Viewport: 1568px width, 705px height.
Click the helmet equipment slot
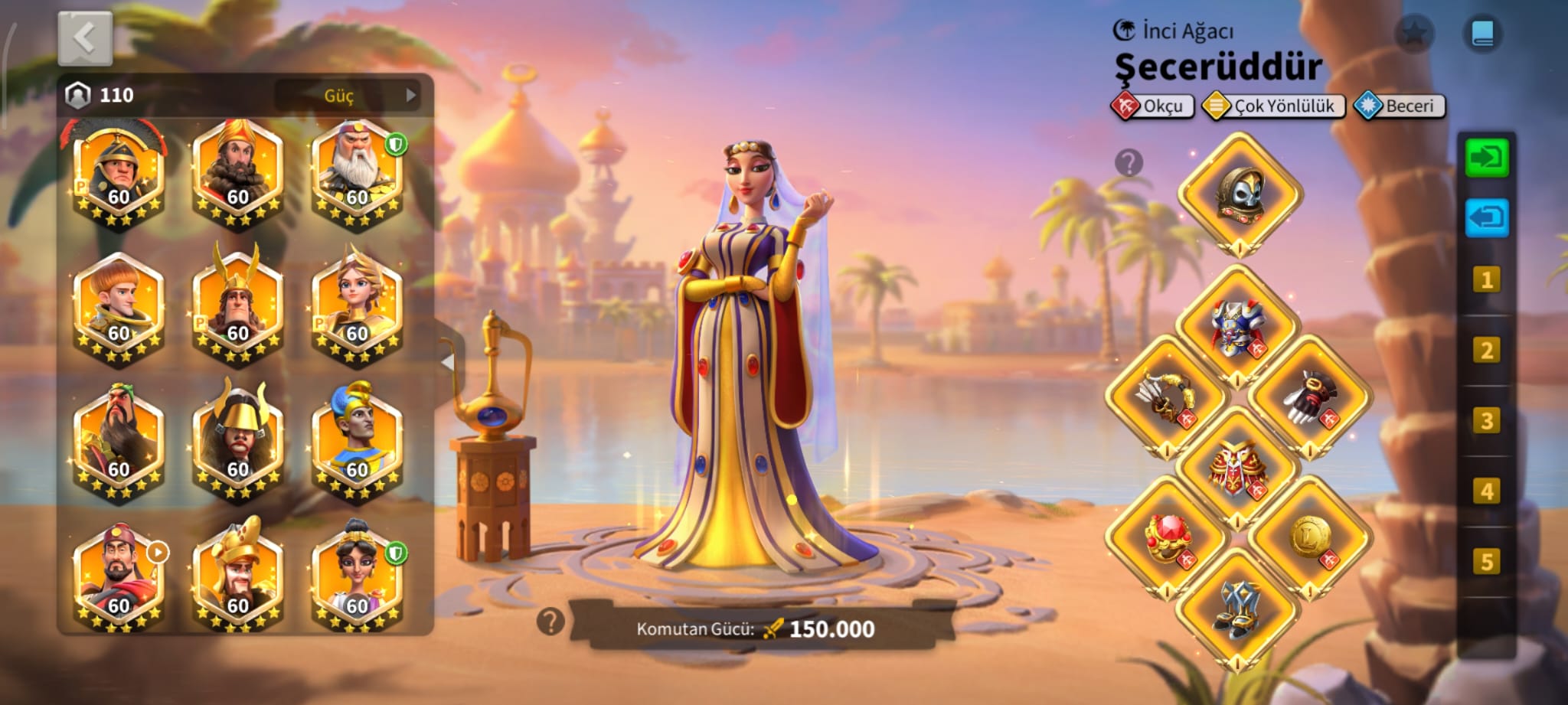(1240, 194)
